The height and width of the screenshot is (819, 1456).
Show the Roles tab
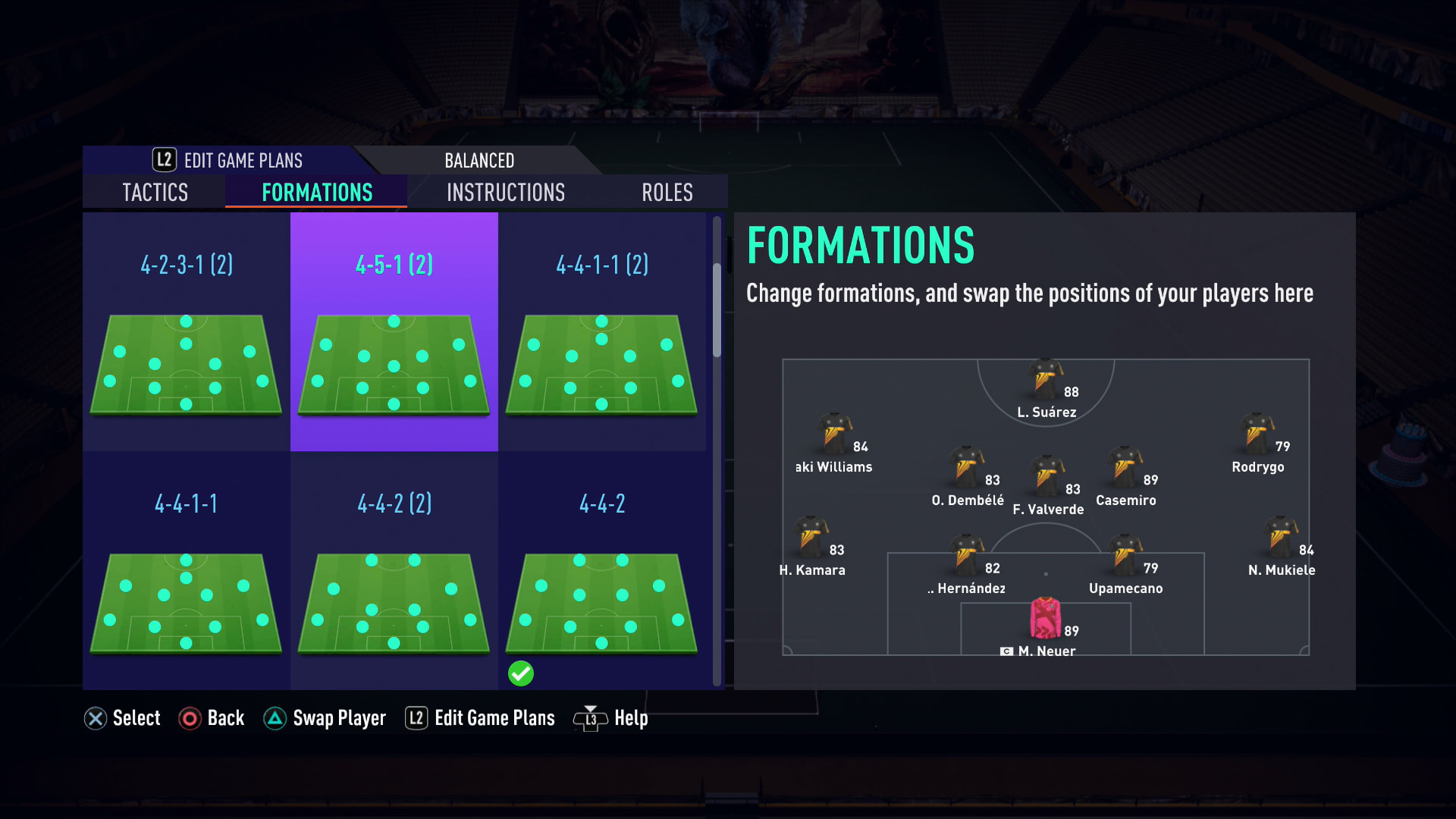click(667, 193)
